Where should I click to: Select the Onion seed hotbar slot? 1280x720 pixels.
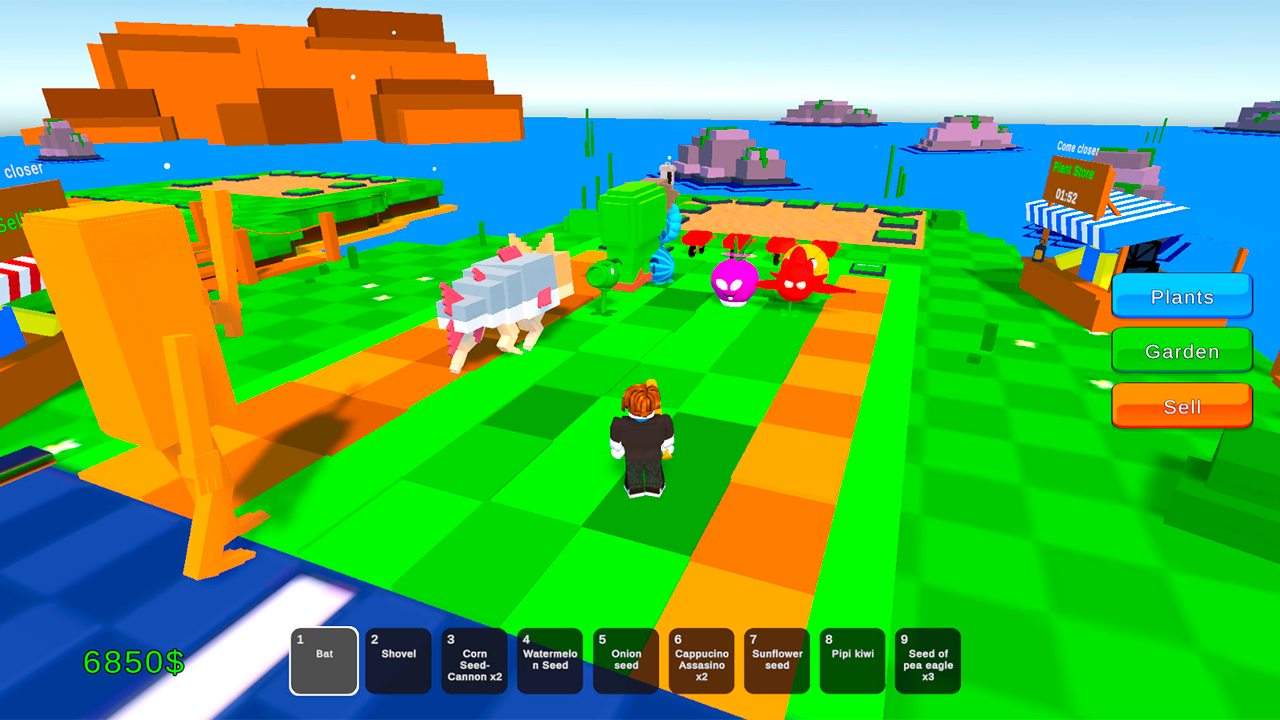click(x=626, y=660)
